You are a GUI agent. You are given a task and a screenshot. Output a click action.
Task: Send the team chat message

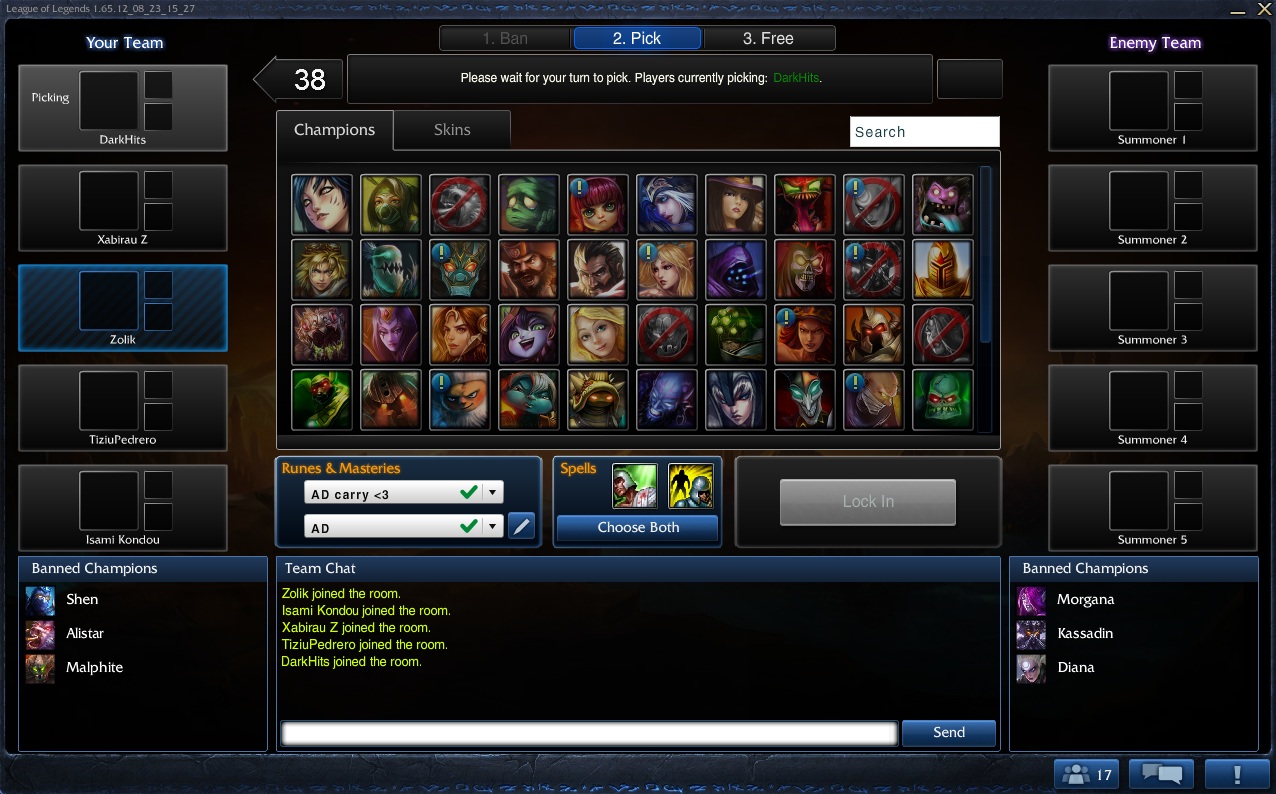tap(948, 733)
